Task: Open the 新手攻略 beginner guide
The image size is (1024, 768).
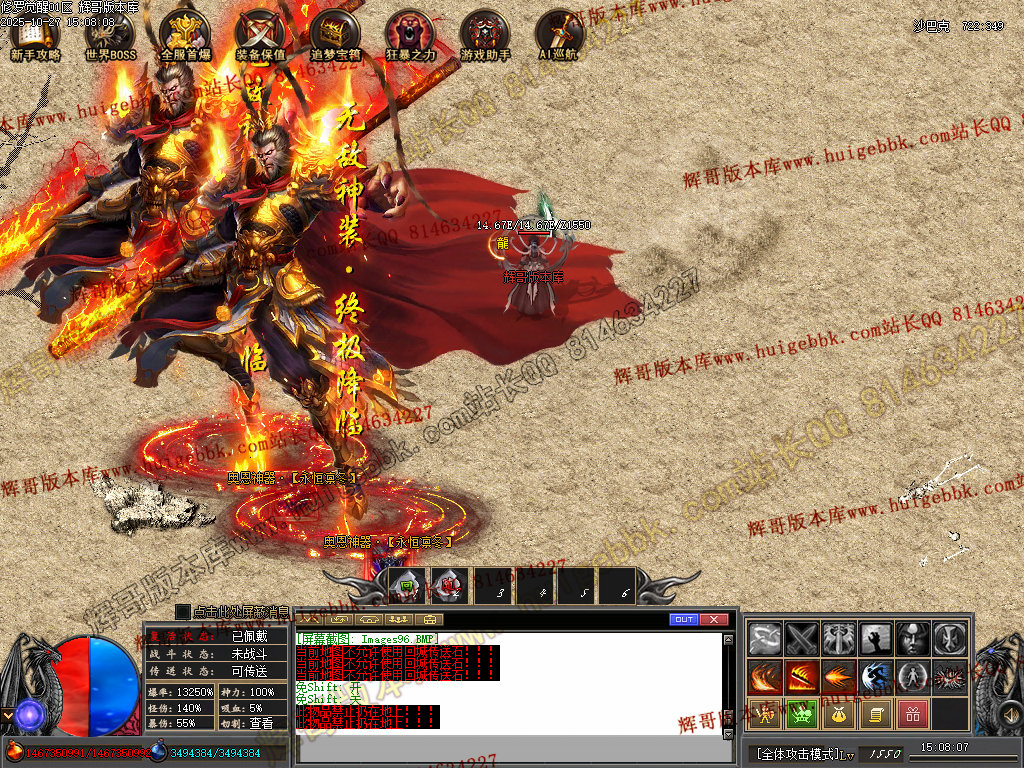Action: 34,37
